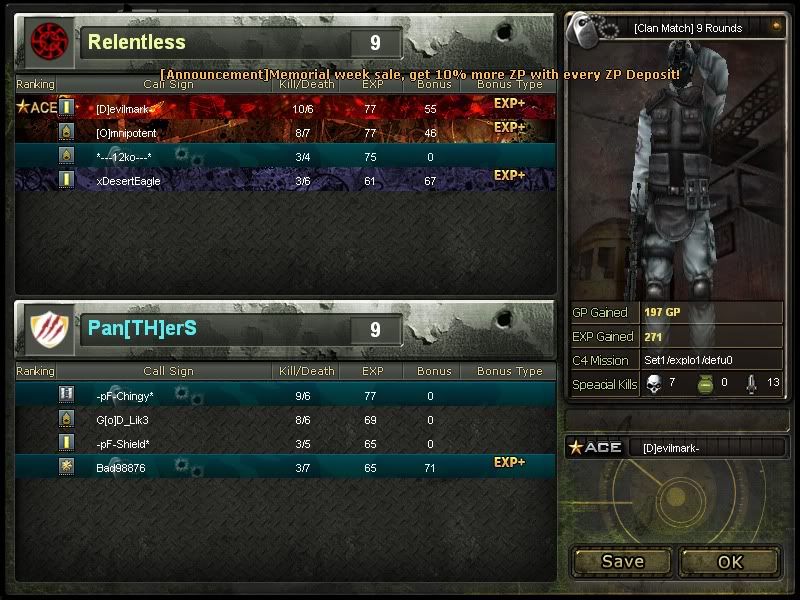Click the Relentless clan emblem
800x600 pixels.
pos(47,42)
